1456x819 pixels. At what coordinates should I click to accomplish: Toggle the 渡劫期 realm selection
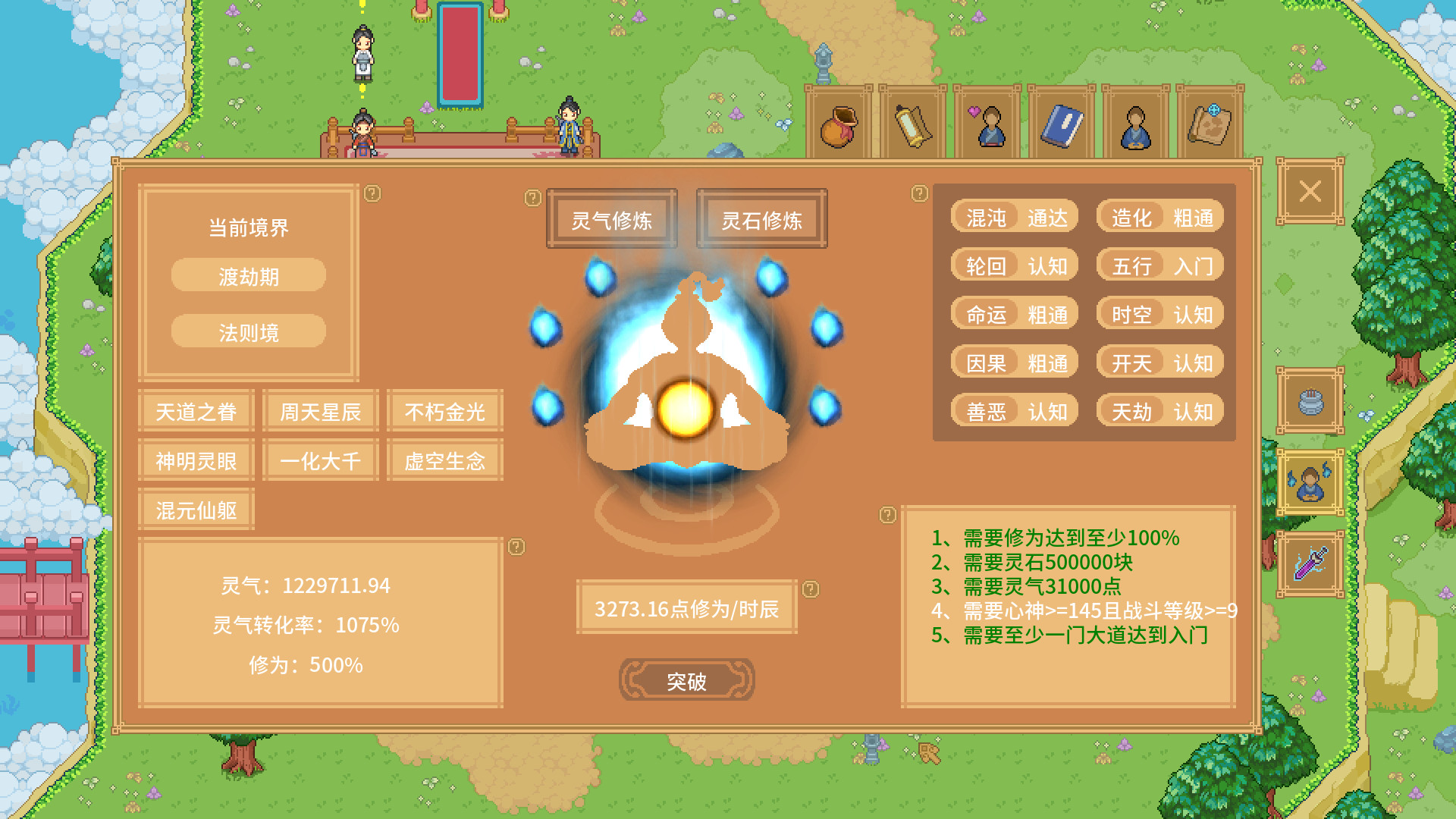248,275
